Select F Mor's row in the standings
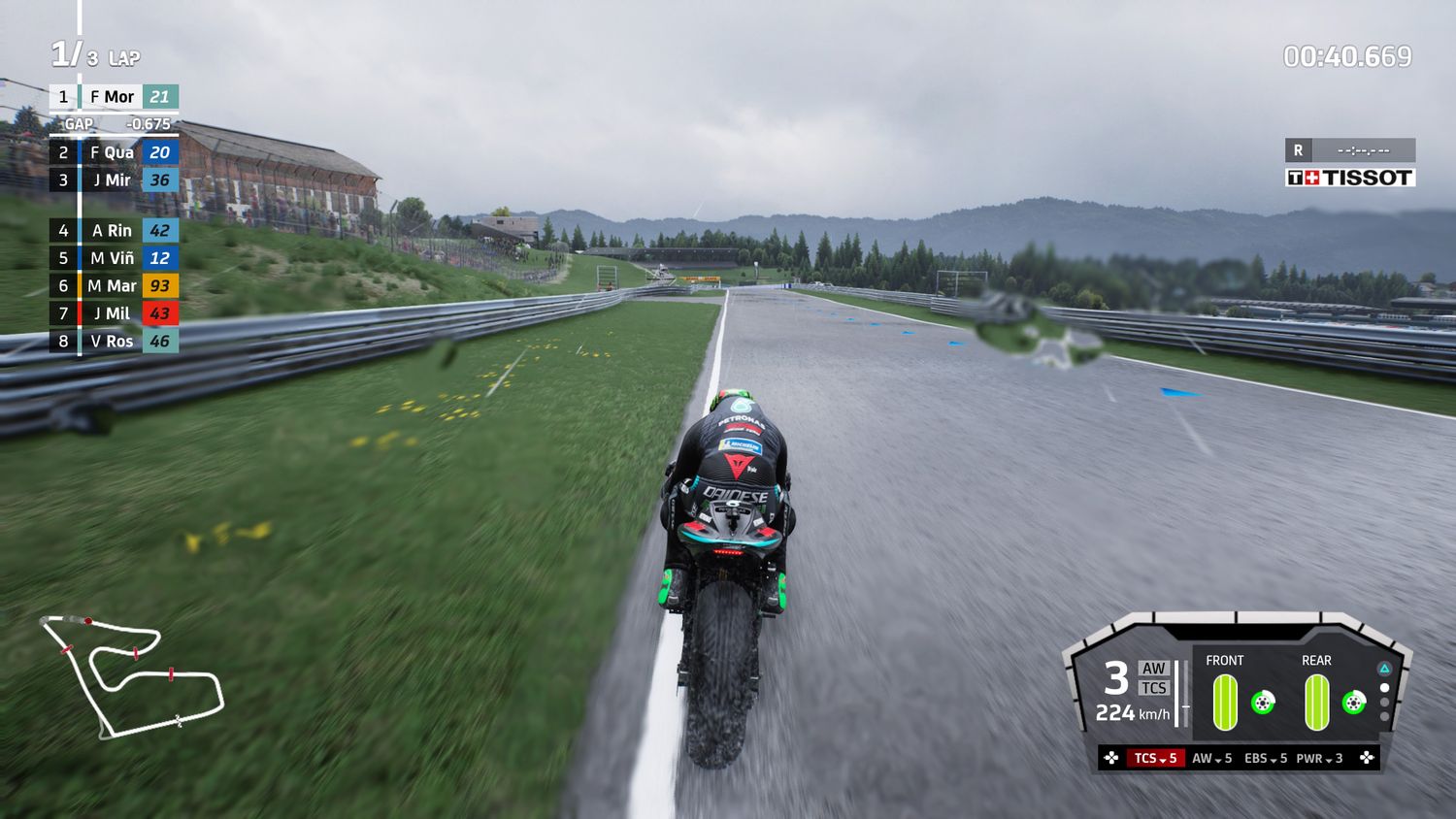This screenshot has width=1456, height=819. coord(114,97)
